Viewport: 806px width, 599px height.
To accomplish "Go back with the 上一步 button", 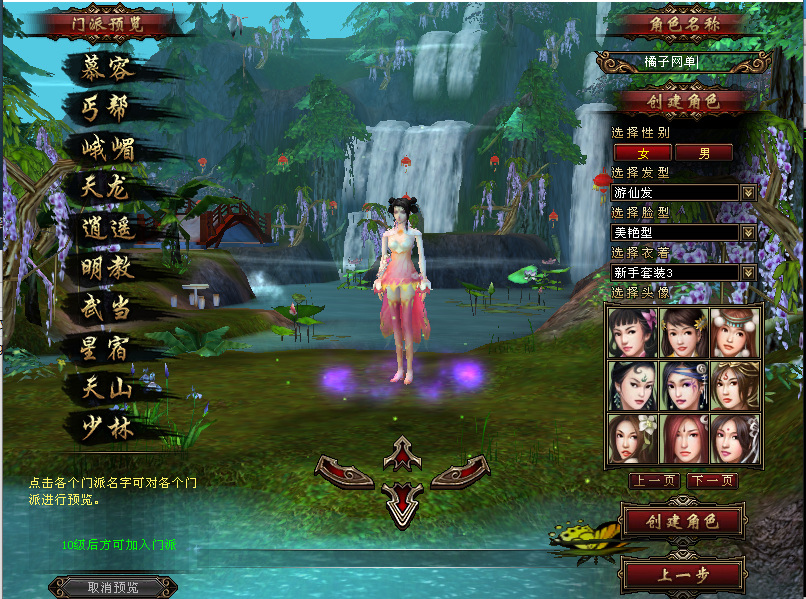I will pos(681,575).
